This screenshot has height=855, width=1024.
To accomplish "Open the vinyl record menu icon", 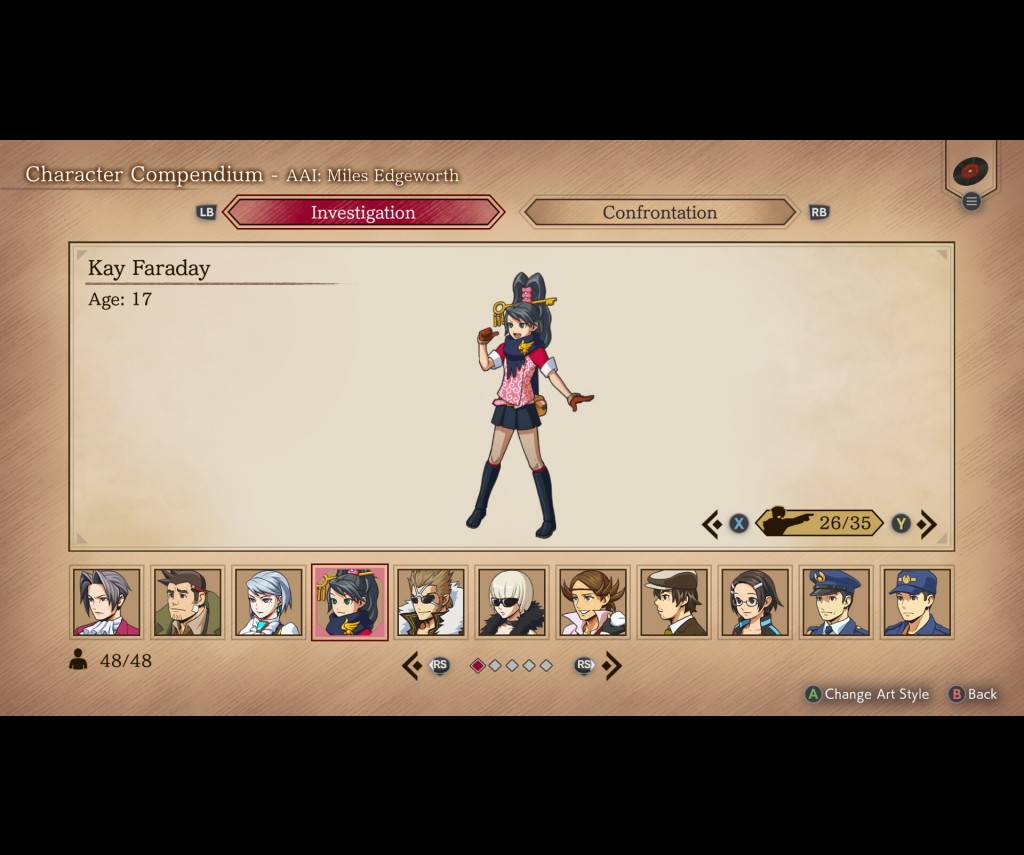I will click(970, 172).
